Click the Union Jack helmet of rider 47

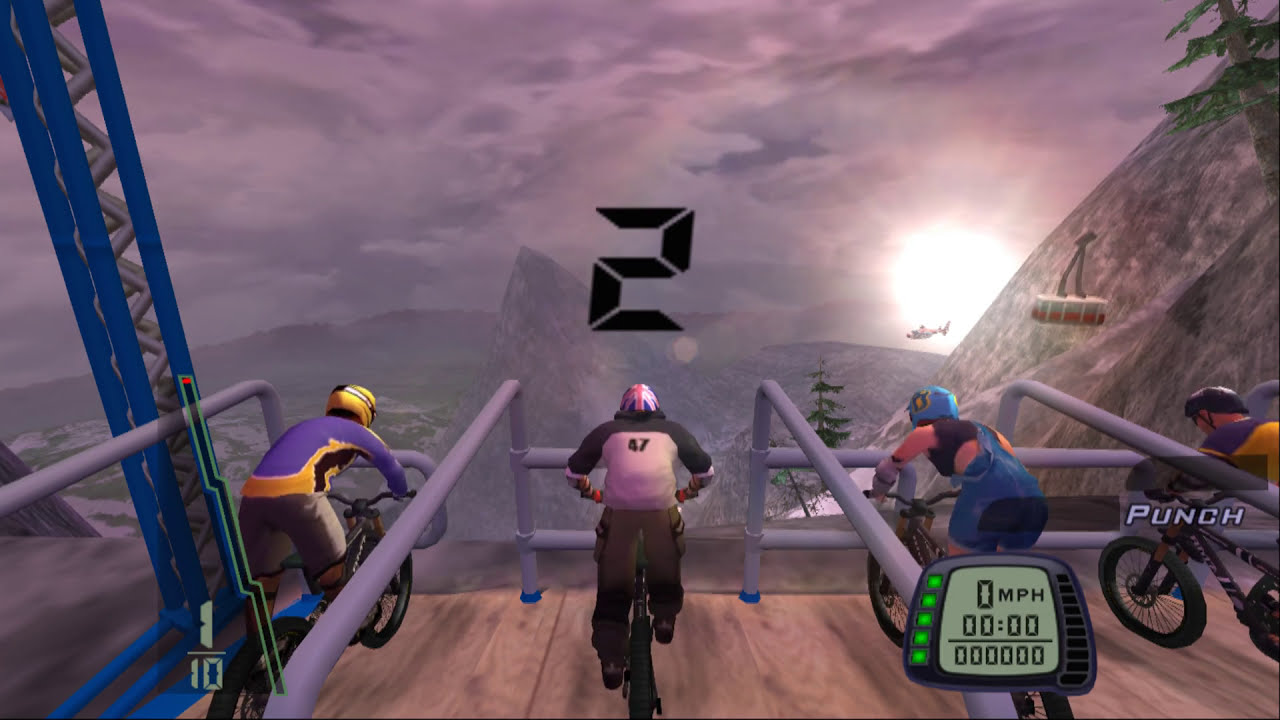(638, 397)
